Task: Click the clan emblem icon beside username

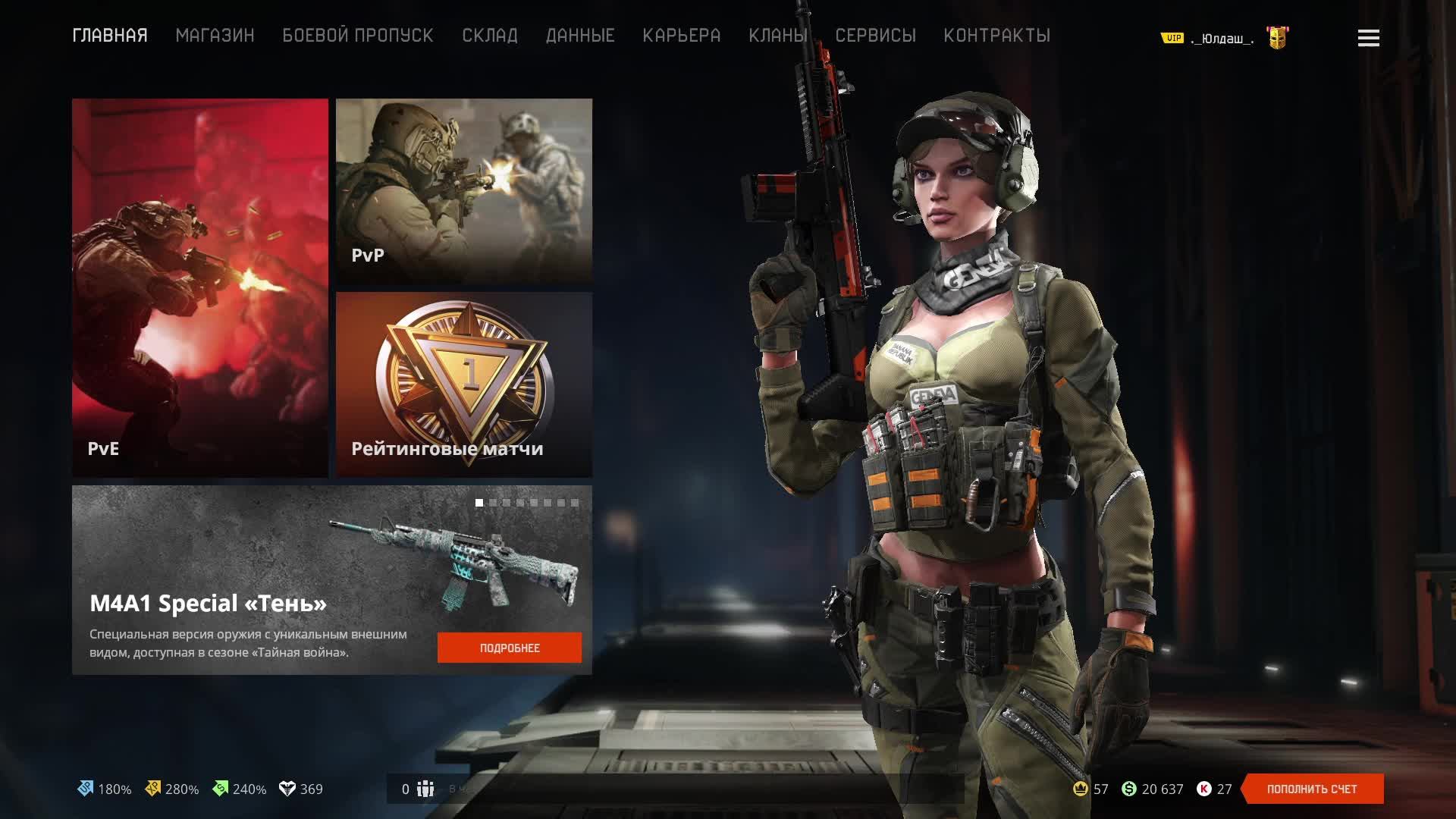Action: pyautogui.click(x=1278, y=38)
